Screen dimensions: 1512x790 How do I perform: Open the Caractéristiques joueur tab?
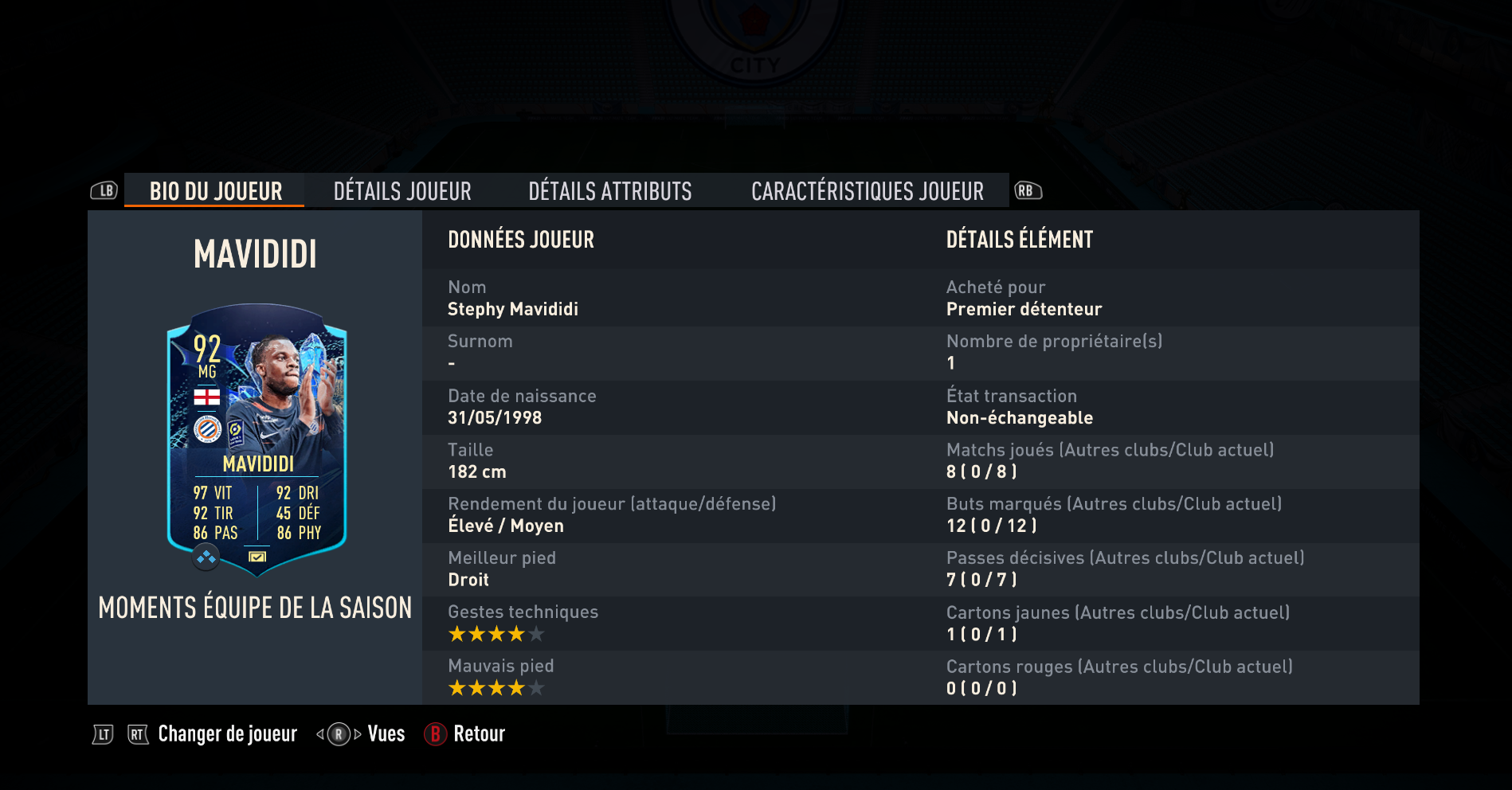tap(868, 190)
